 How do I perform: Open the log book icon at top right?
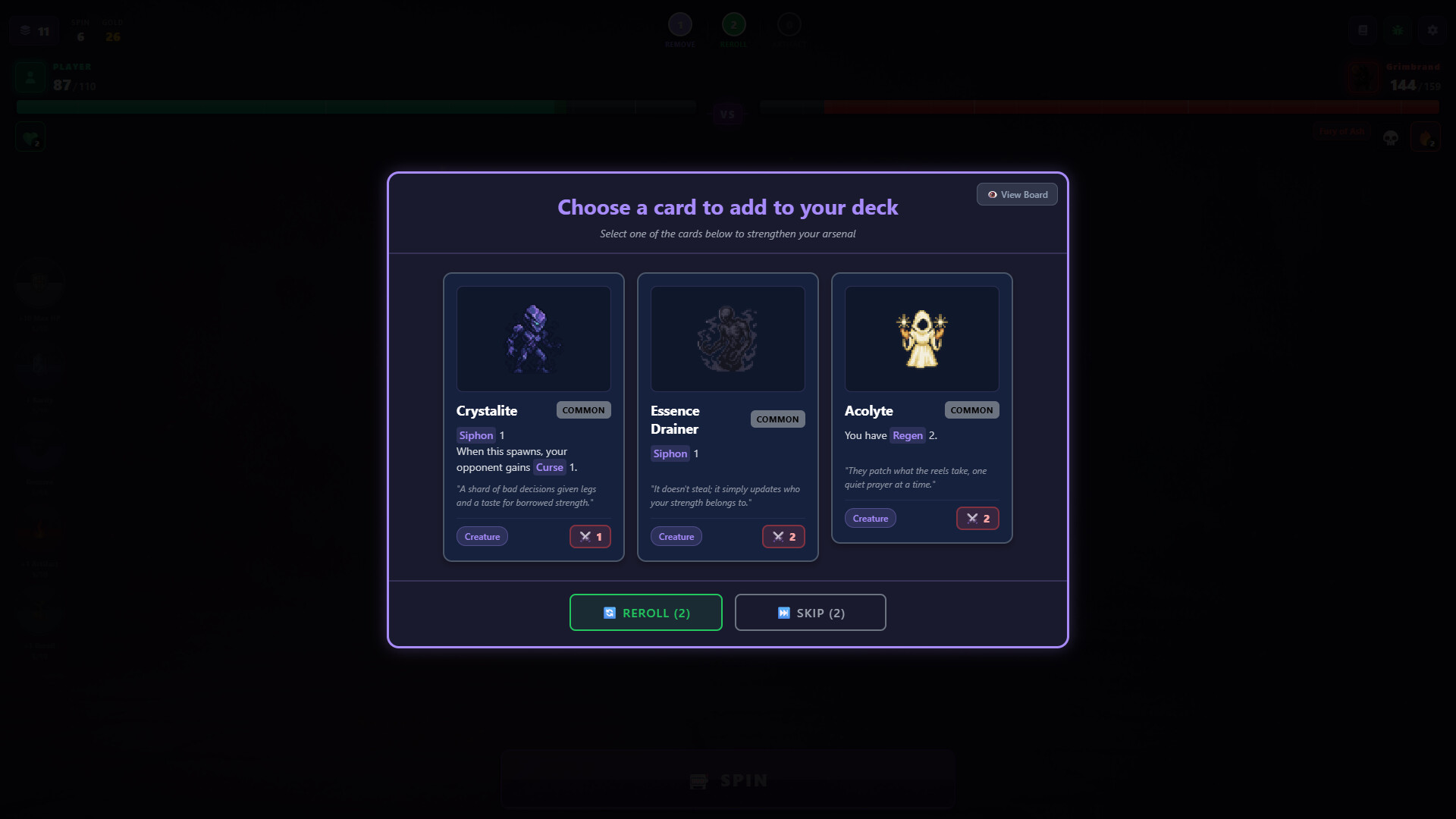coord(1363,30)
